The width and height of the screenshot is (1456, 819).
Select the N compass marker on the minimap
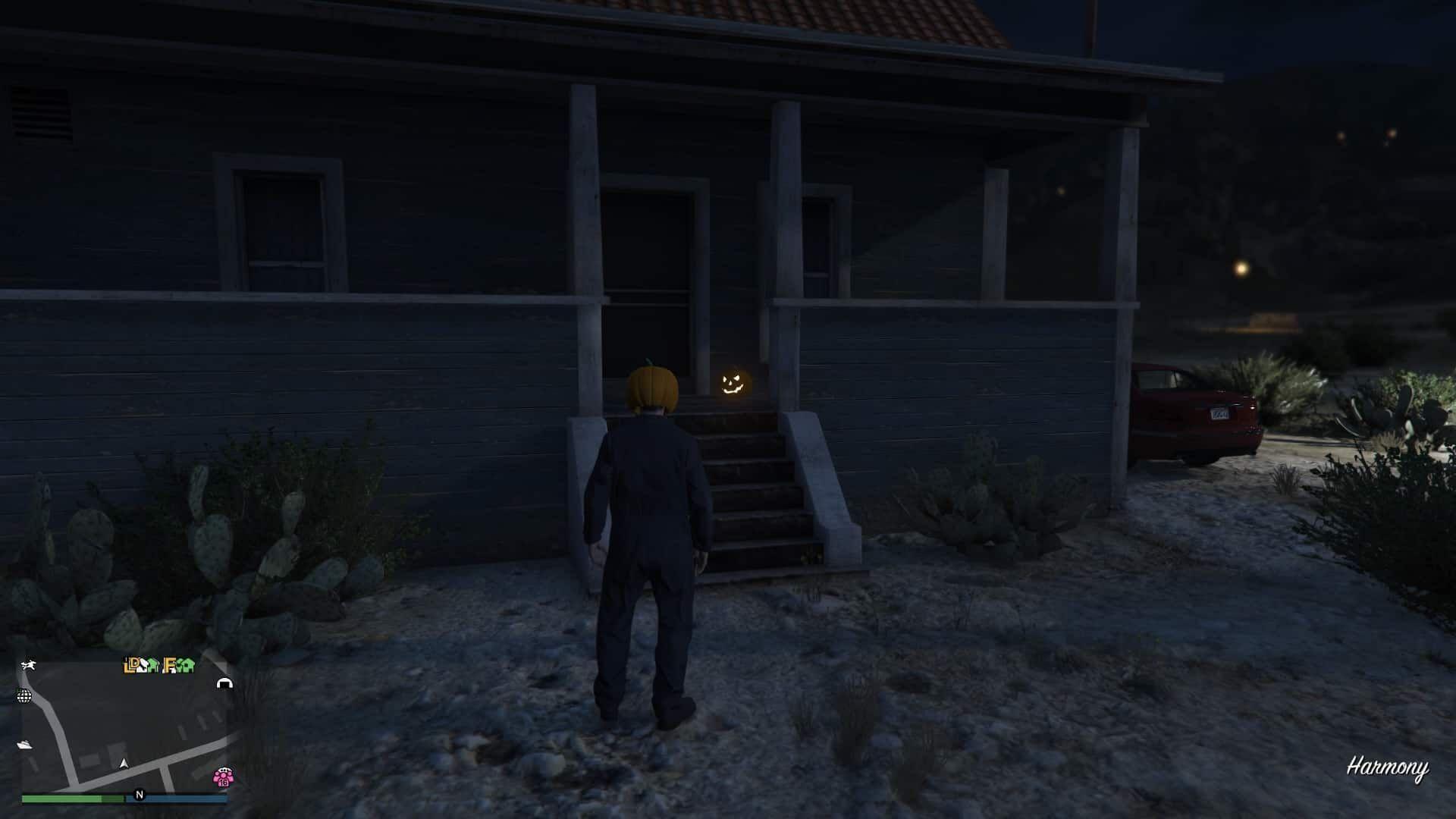point(140,795)
